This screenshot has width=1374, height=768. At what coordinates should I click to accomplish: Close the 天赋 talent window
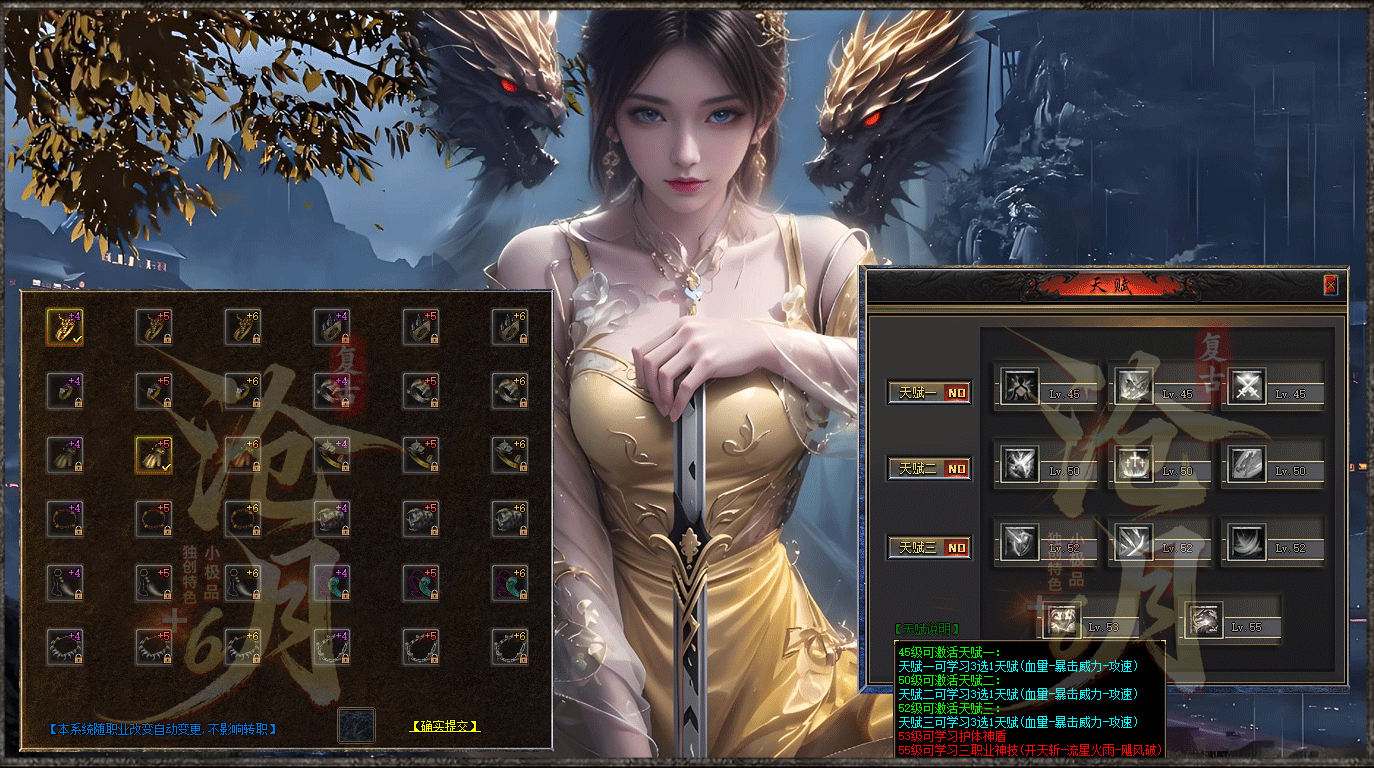click(x=1330, y=285)
